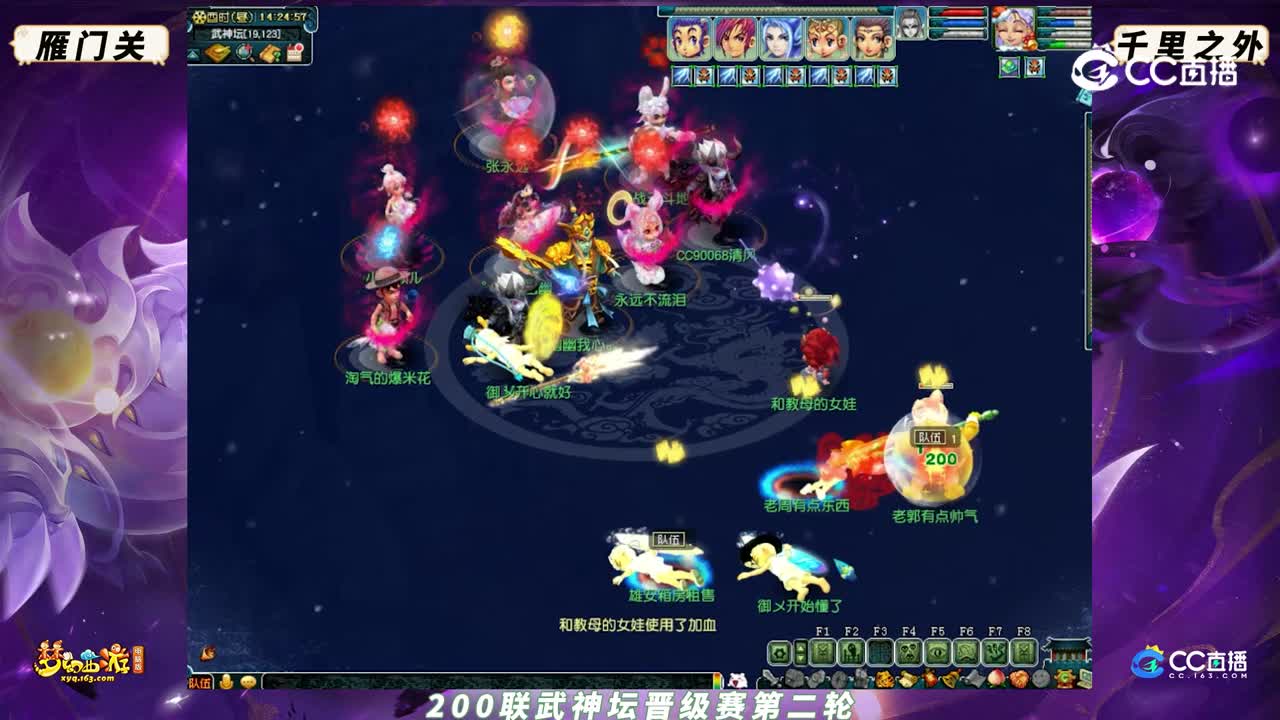Screen dimensions: 1280x720
Task: Click the gear system icon in the hotkey bar
Action: coord(781,653)
